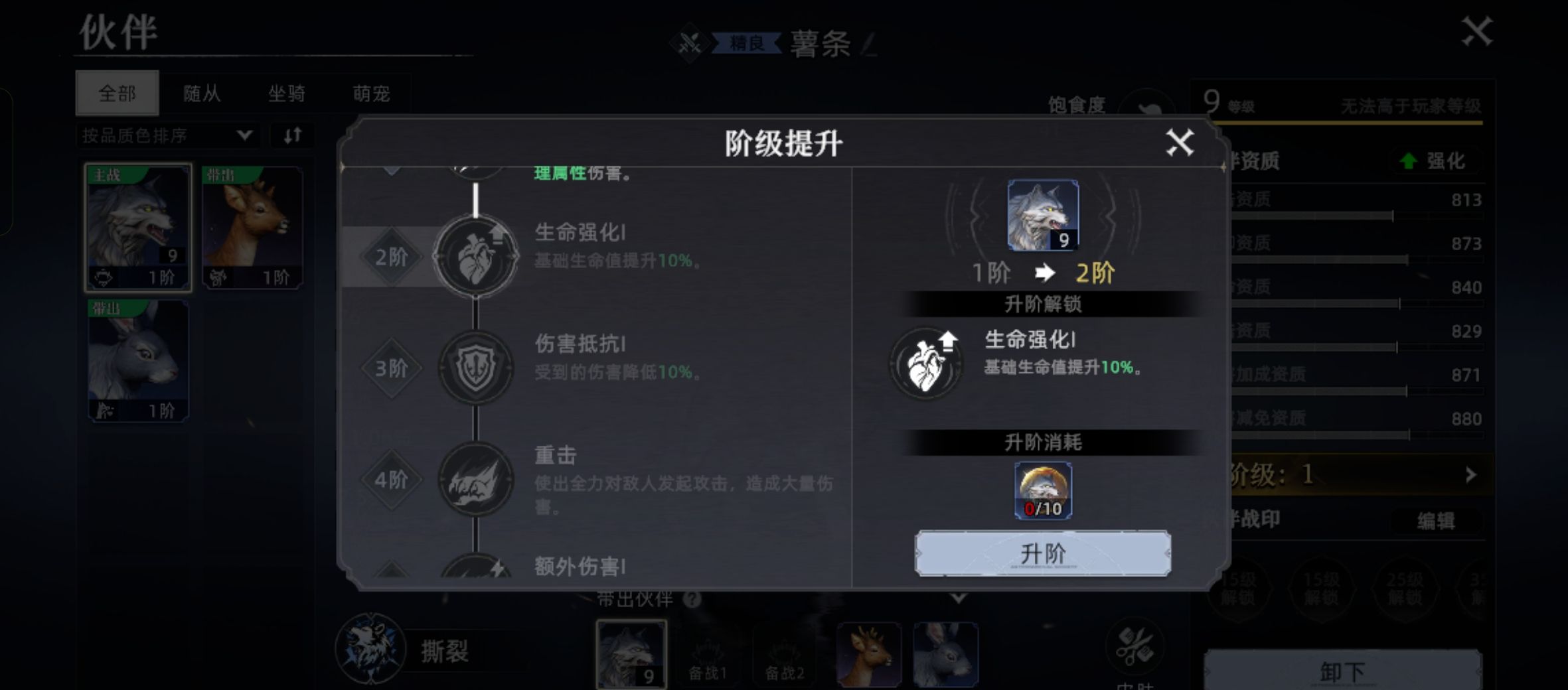Select the 生命强化I heart skill icon

[x=477, y=257]
